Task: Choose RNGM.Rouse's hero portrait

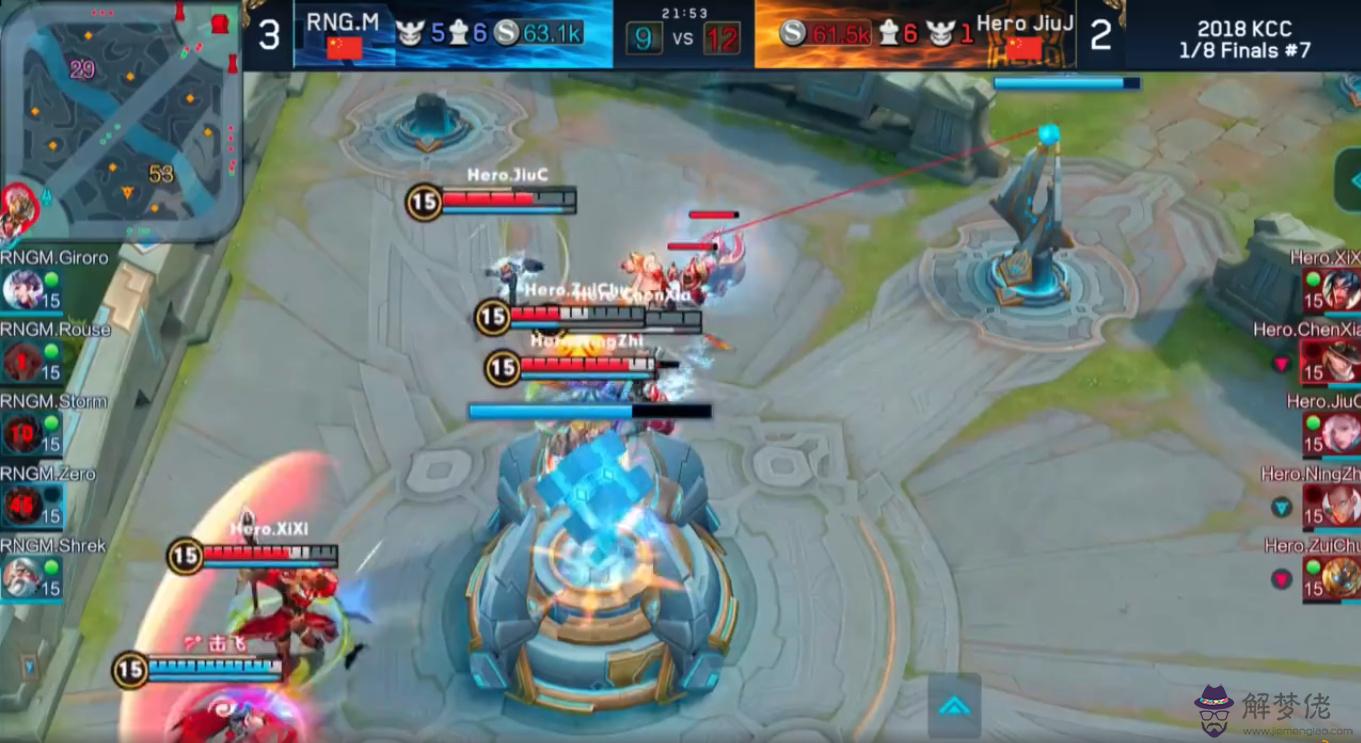Action: click(21, 361)
